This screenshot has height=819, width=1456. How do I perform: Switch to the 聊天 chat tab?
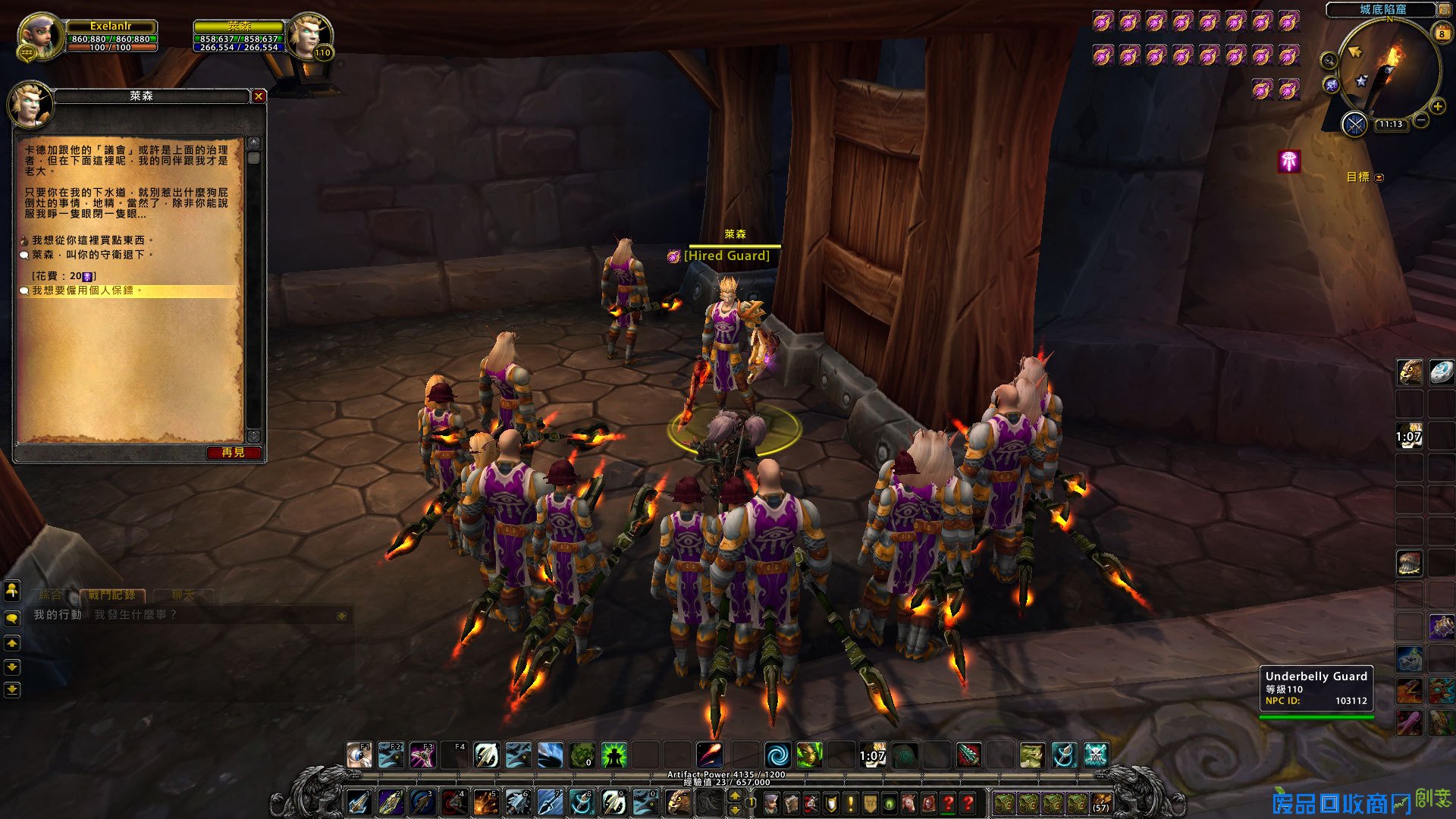point(183,595)
